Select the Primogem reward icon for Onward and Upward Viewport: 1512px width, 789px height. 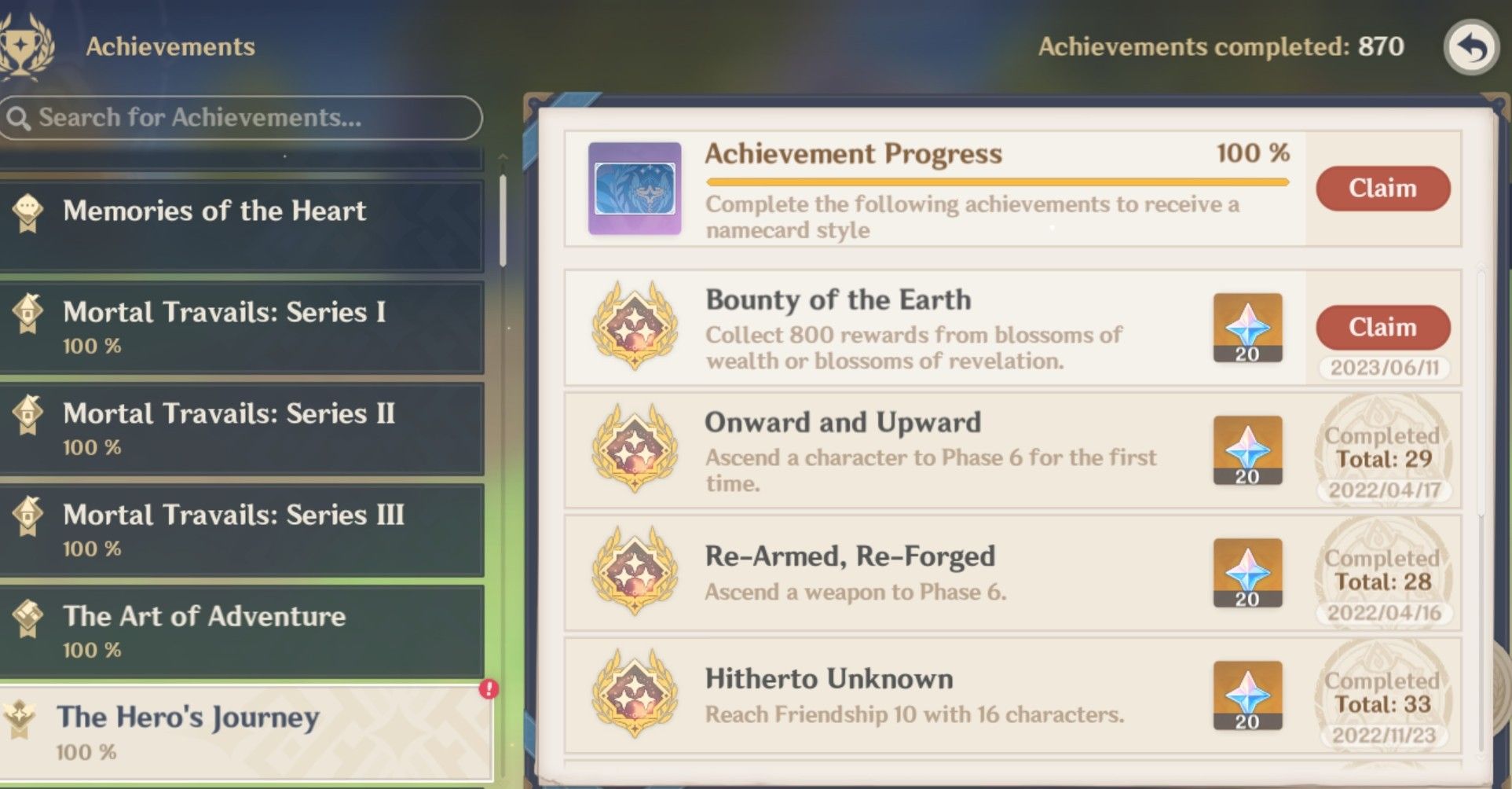(x=1247, y=449)
